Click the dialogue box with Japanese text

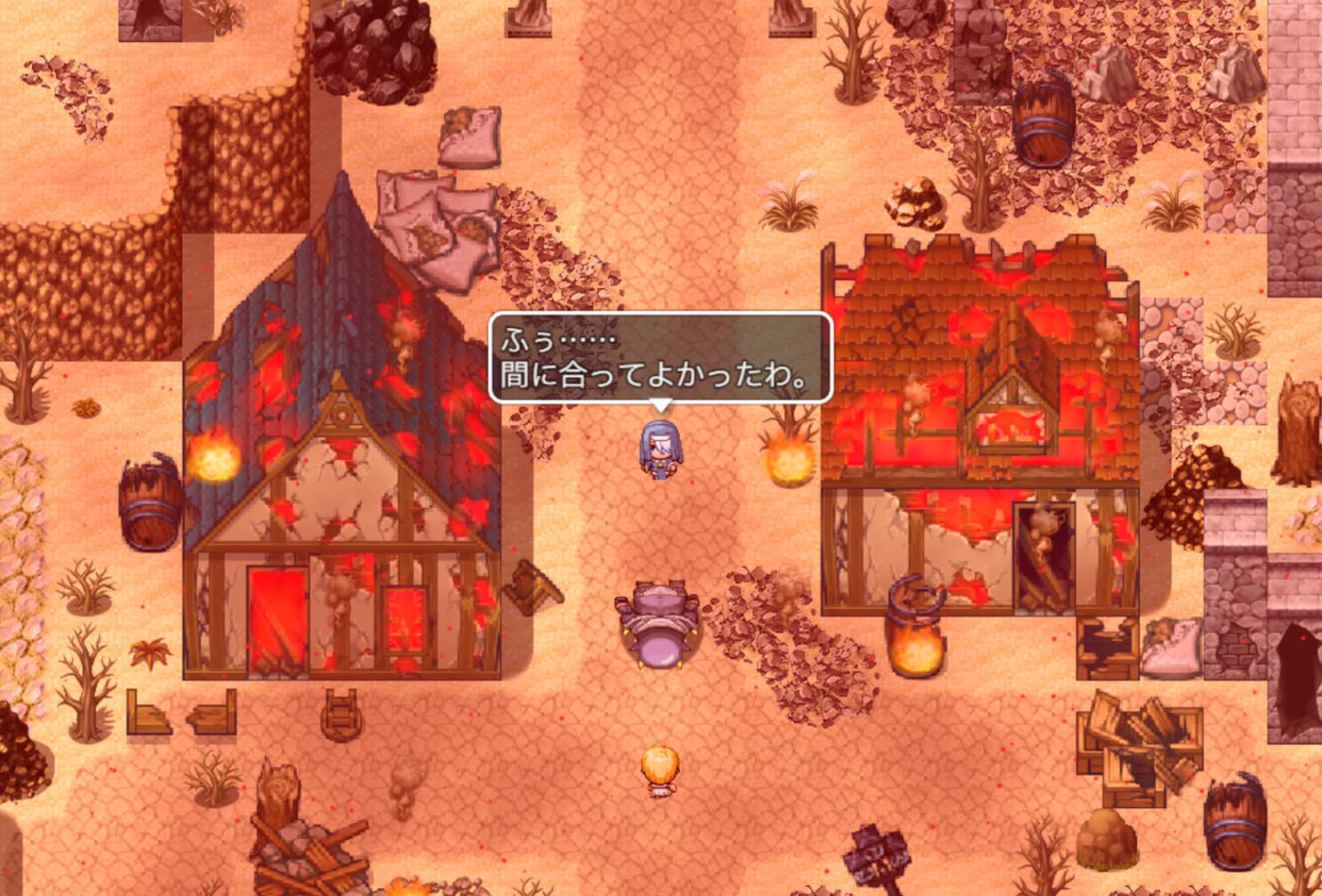(658, 357)
